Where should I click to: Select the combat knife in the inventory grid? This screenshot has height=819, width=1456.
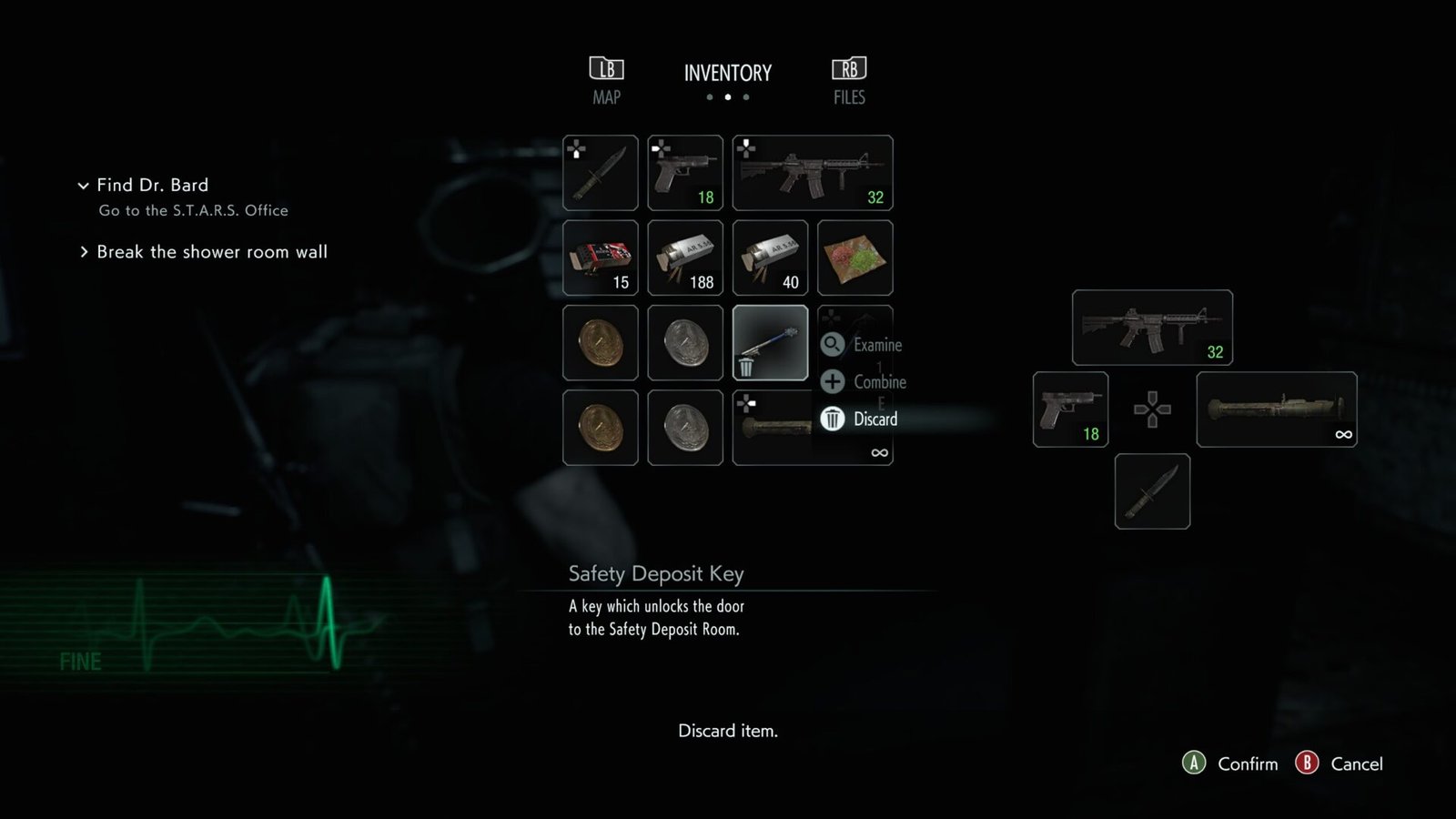tap(600, 172)
